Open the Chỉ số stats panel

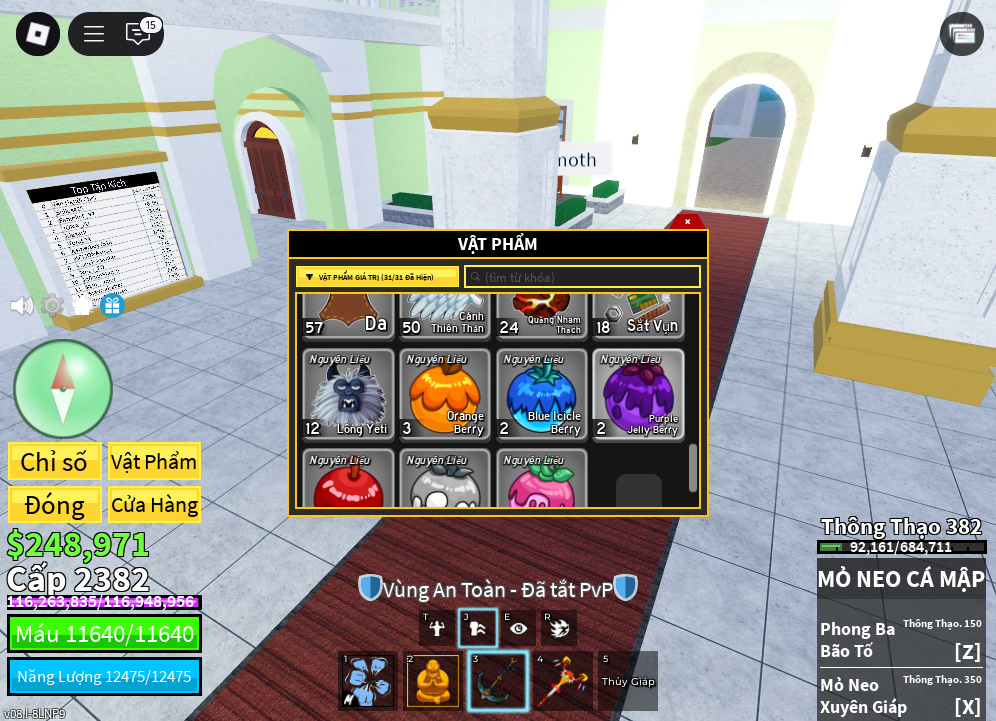coord(54,462)
